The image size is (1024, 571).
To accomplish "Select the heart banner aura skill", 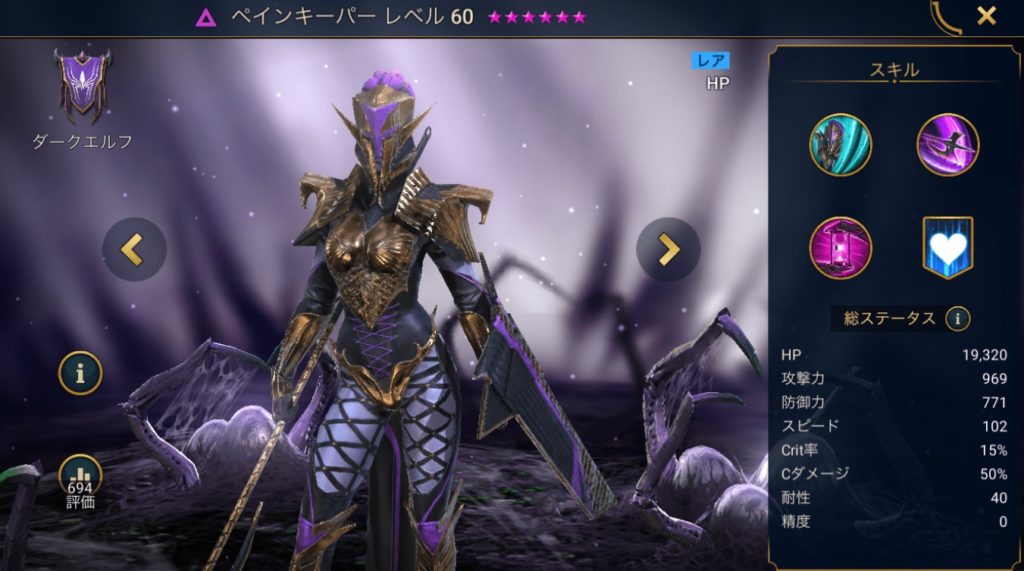I will (947, 247).
